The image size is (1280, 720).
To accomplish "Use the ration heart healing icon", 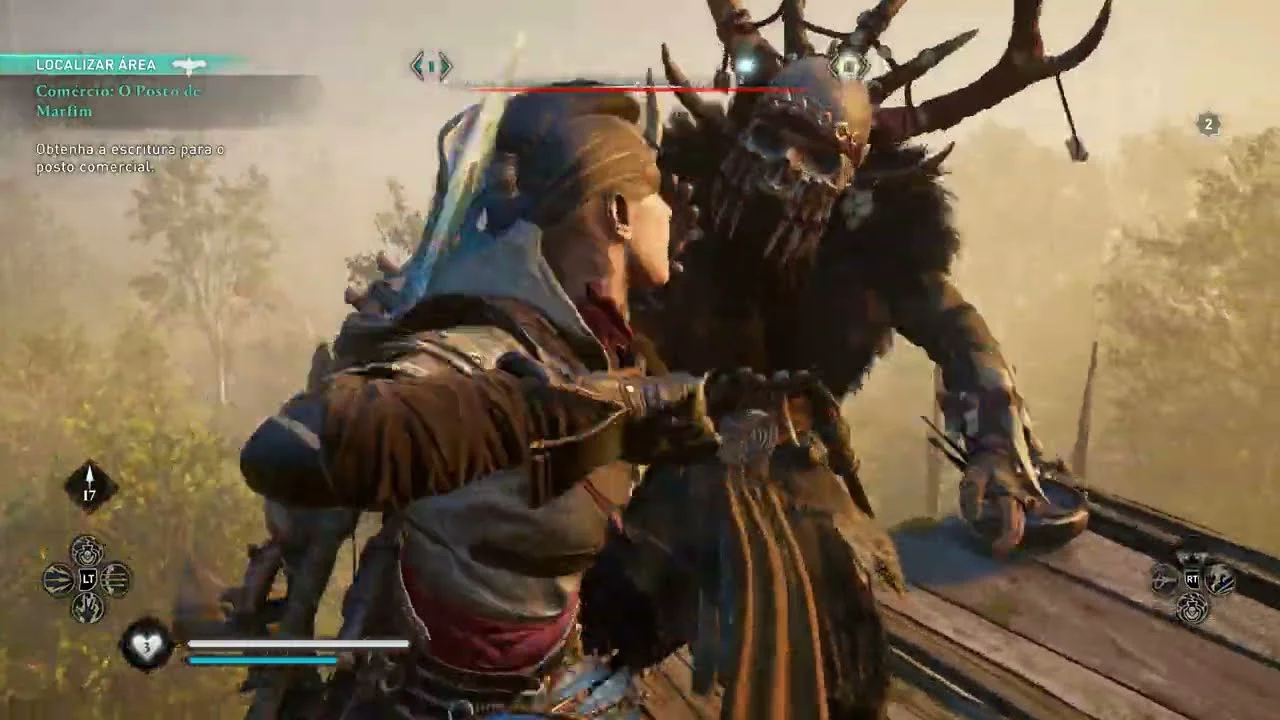I will pos(146,645).
